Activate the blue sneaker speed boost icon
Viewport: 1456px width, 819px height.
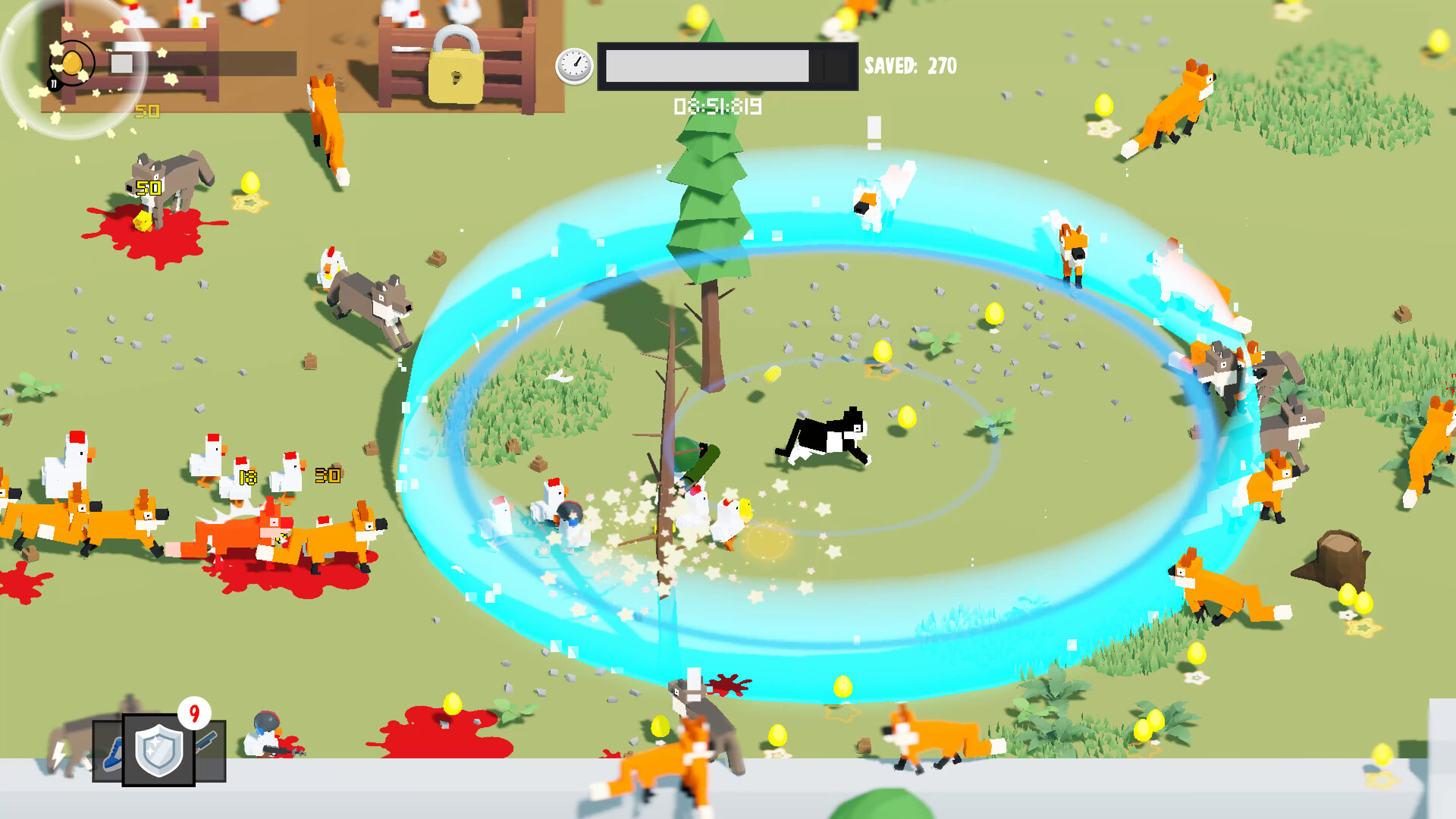(112, 755)
